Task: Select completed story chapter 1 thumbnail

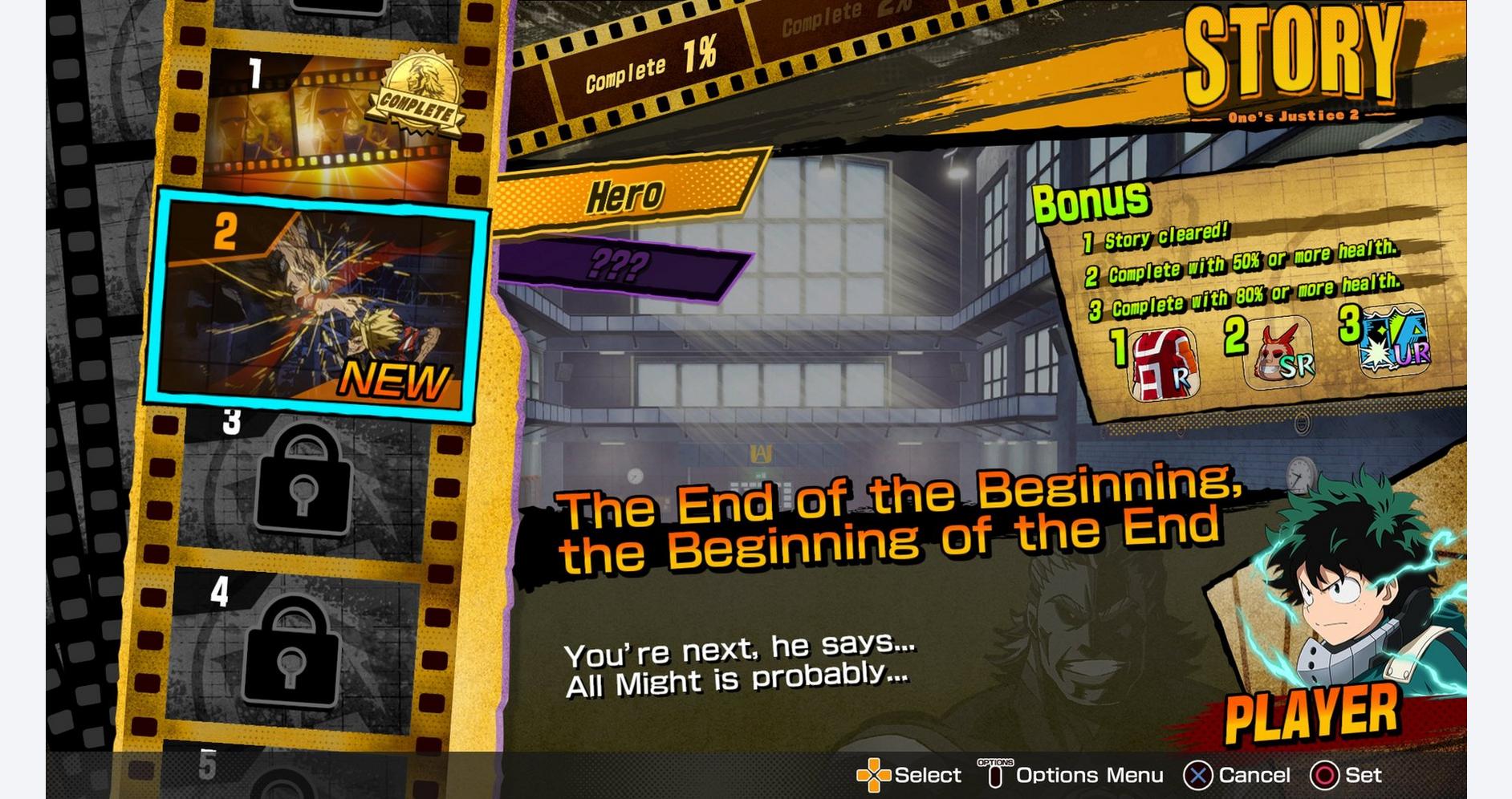Action: pyautogui.click(x=329, y=116)
